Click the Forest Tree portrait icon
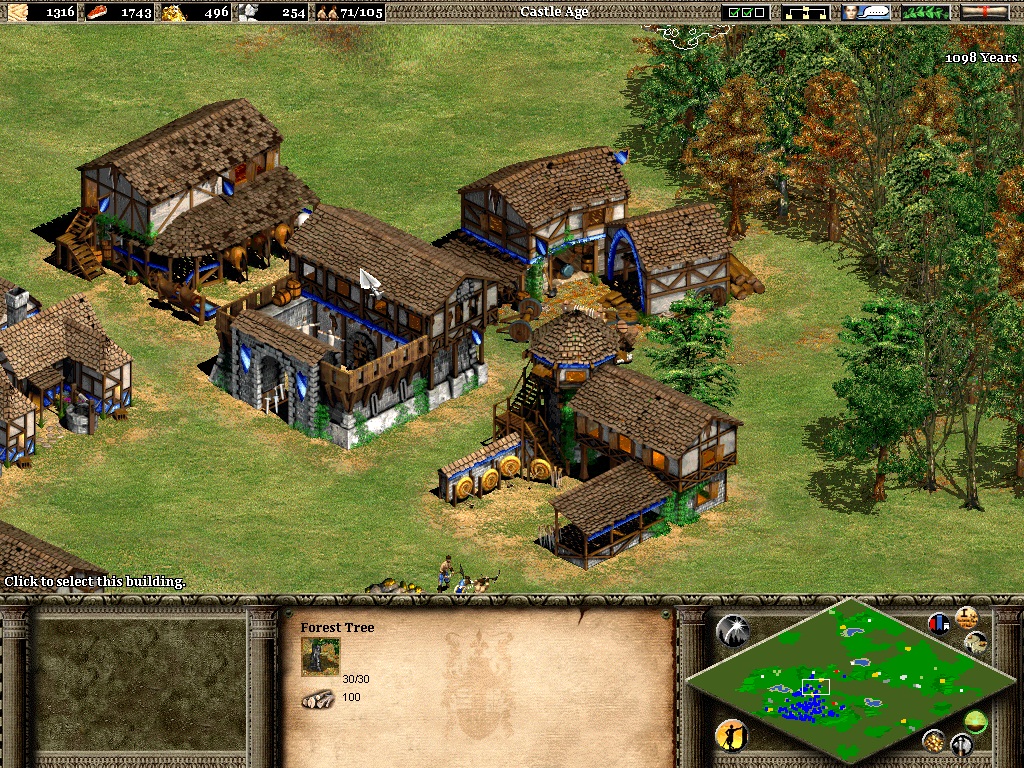This screenshot has width=1024, height=768. click(x=320, y=657)
